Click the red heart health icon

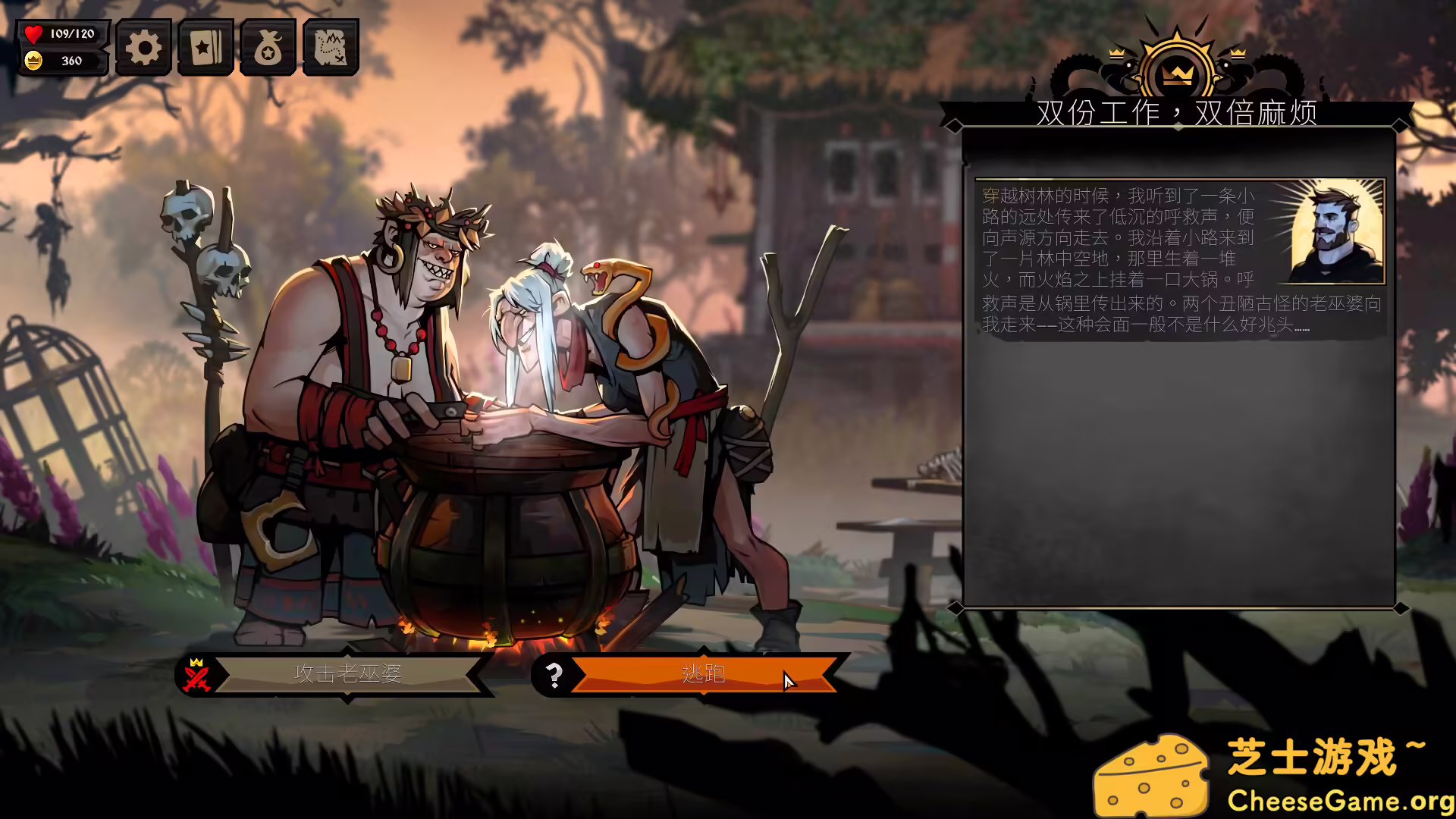[32, 33]
